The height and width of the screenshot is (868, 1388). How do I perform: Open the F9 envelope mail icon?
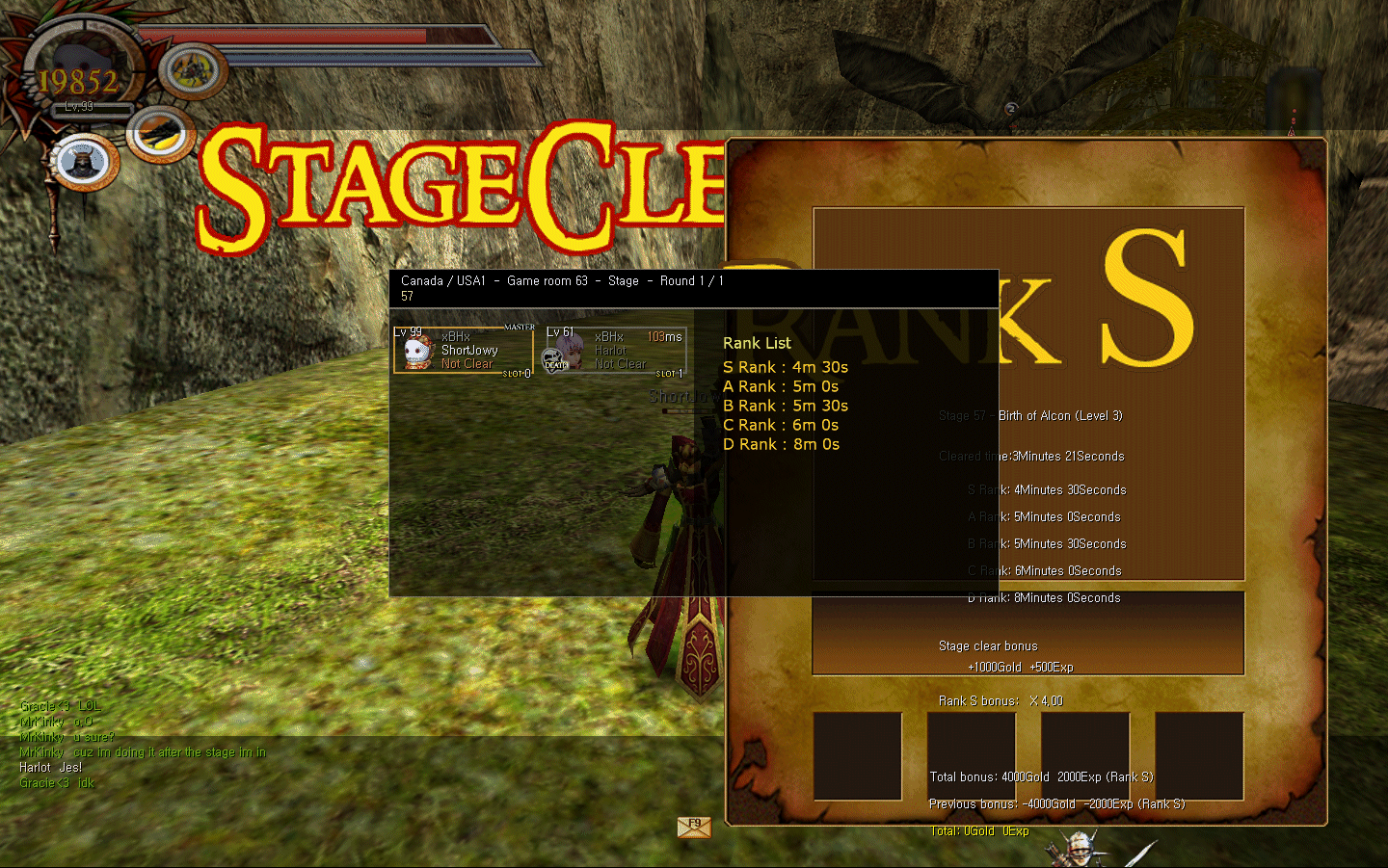(x=694, y=827)
